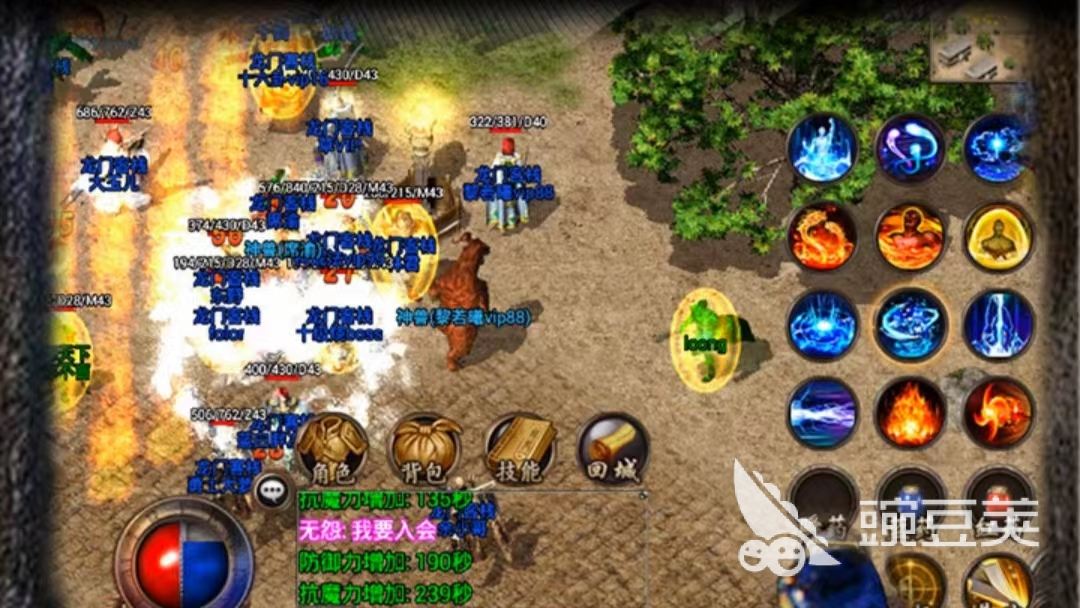Viewport: 1080px width, 608px height.
Task: Cast the fire dragon skill
Action: point(823,237)
